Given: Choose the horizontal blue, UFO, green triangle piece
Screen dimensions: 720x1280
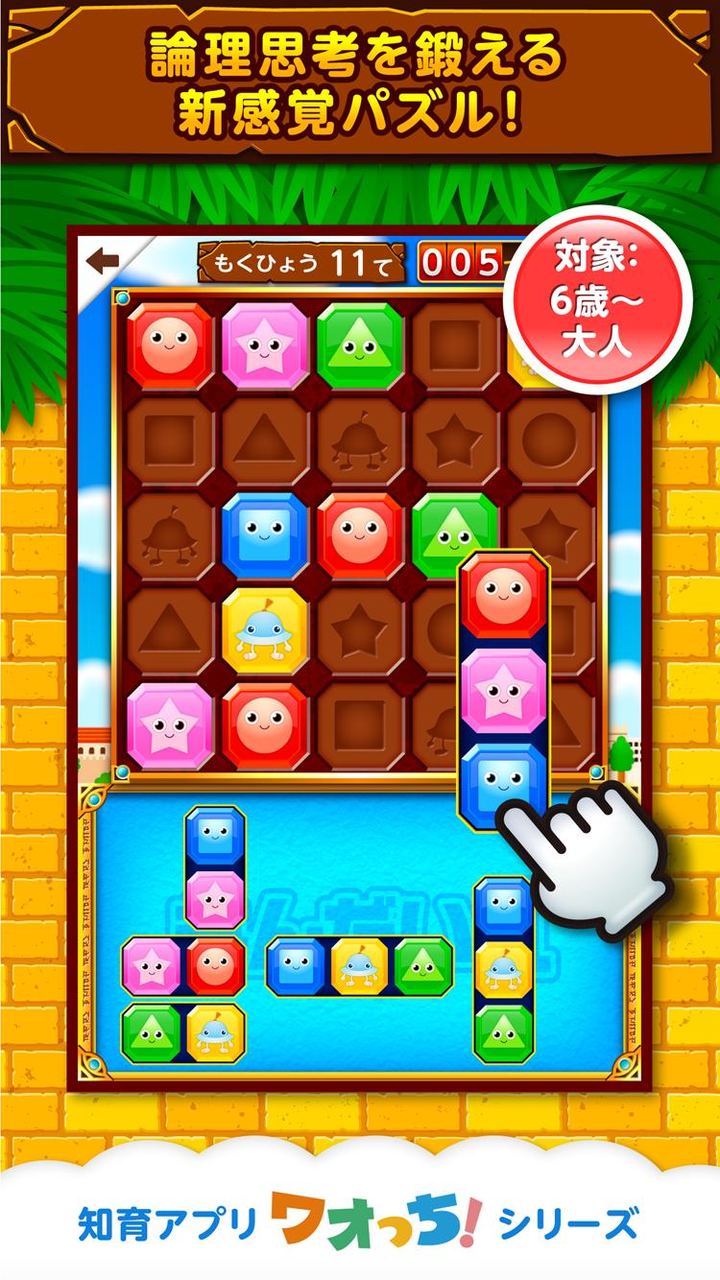Looking at the screenshot, I should coord(360,966).
